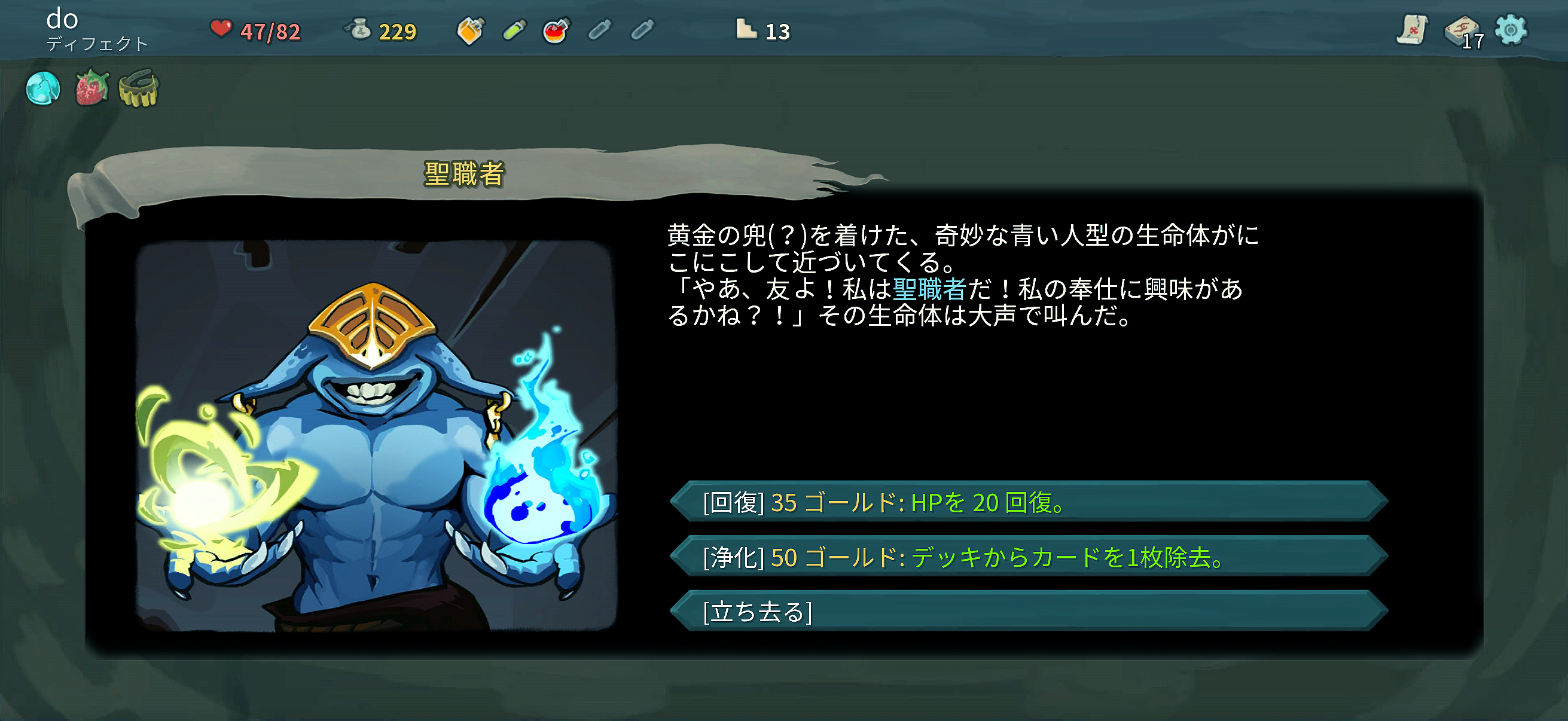Click the rightmost empty potion slot

point(643,29)
